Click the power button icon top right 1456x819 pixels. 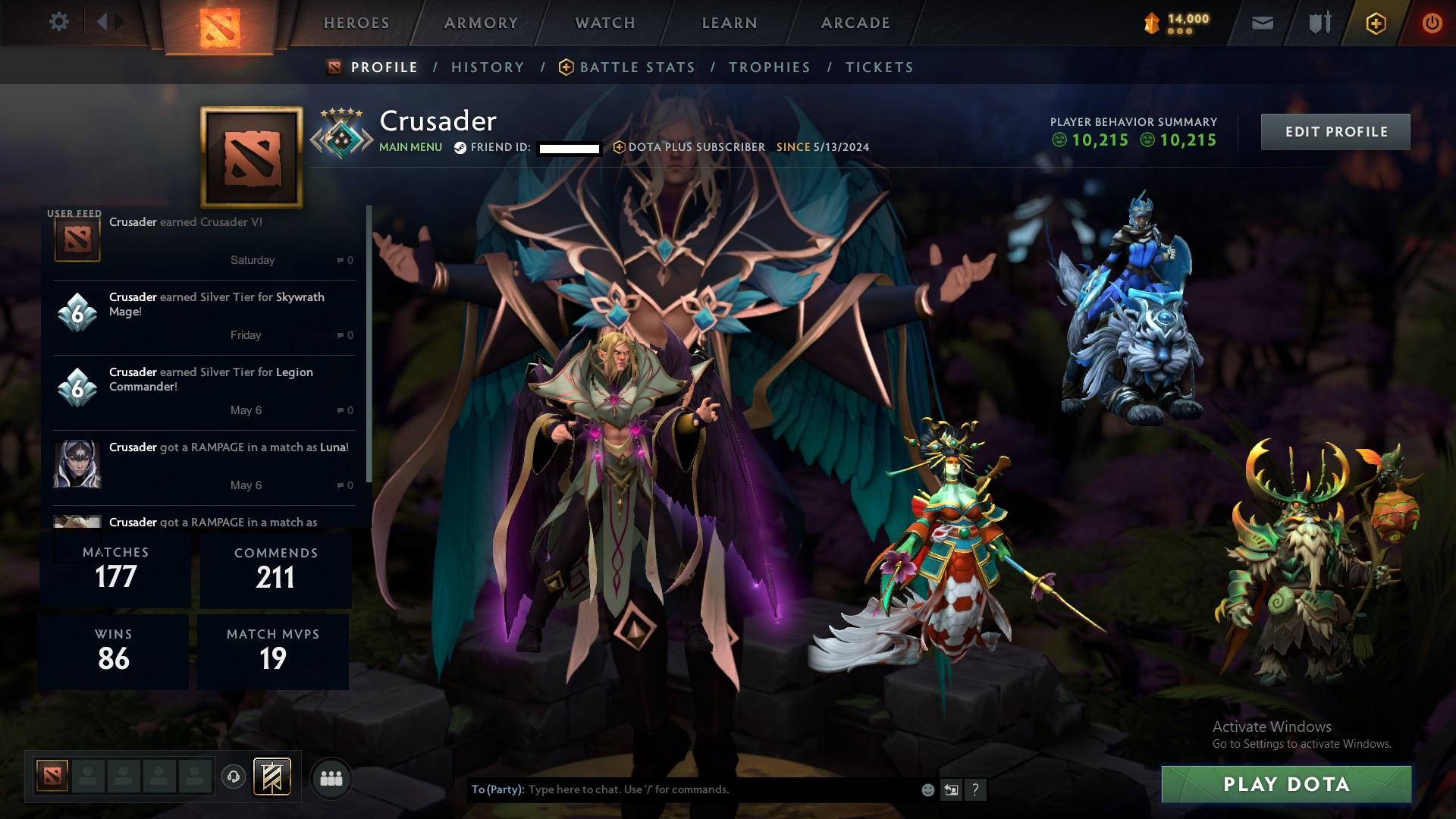(x=1432, y=22)
